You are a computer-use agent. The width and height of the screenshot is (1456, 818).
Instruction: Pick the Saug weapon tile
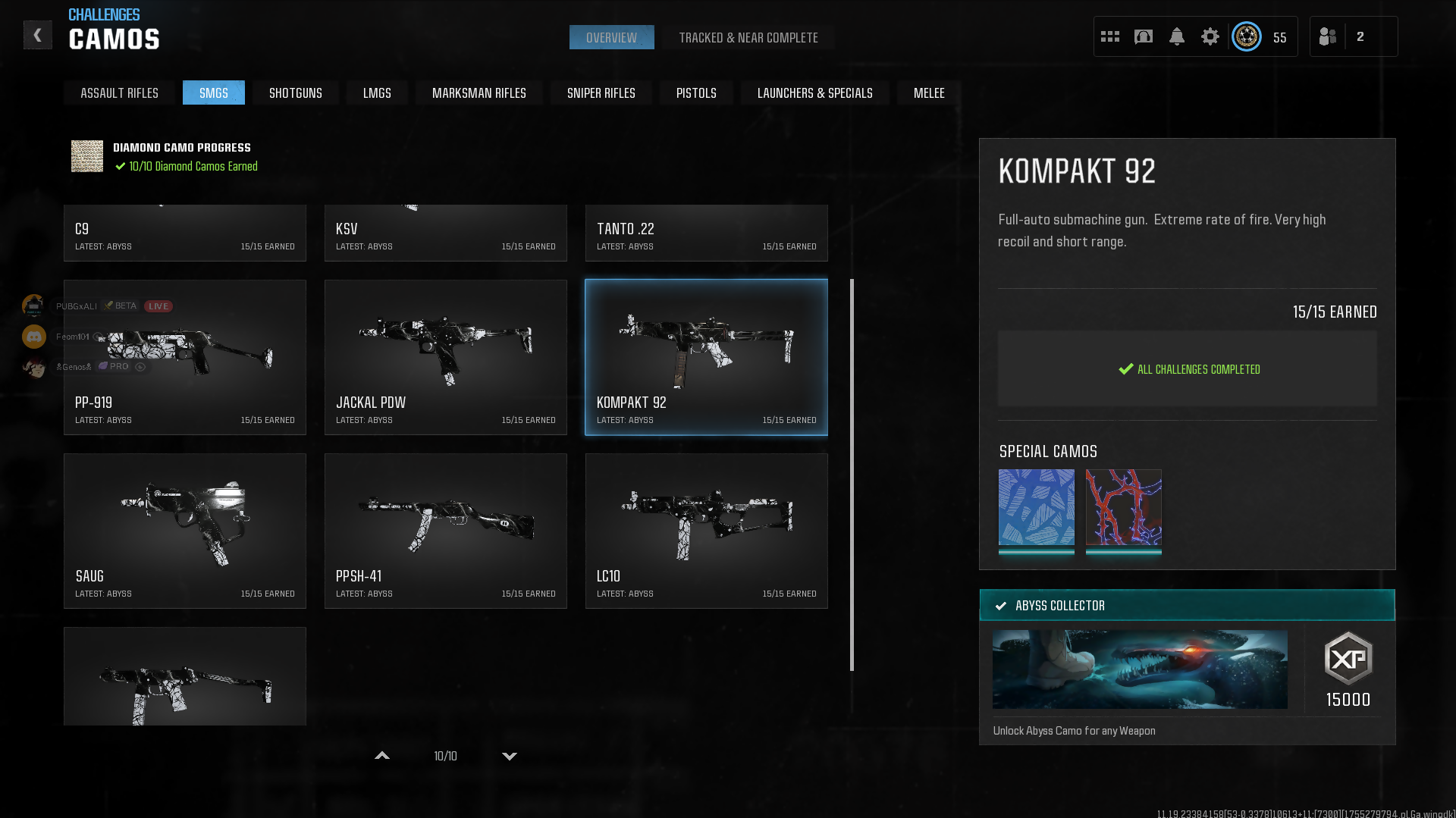coord(185,531)
